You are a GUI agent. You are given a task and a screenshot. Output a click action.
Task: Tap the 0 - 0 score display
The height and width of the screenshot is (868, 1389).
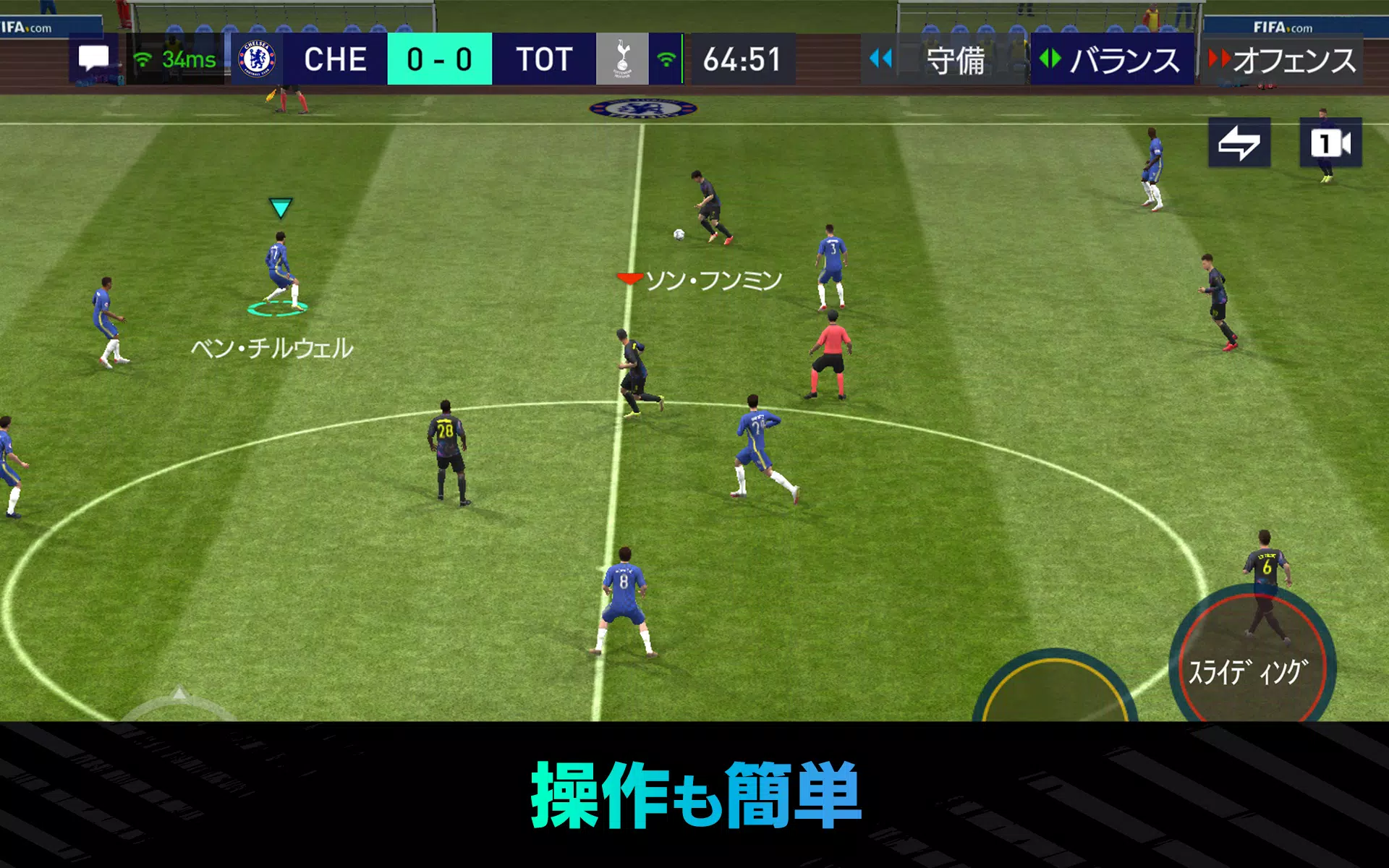point(439,59)
